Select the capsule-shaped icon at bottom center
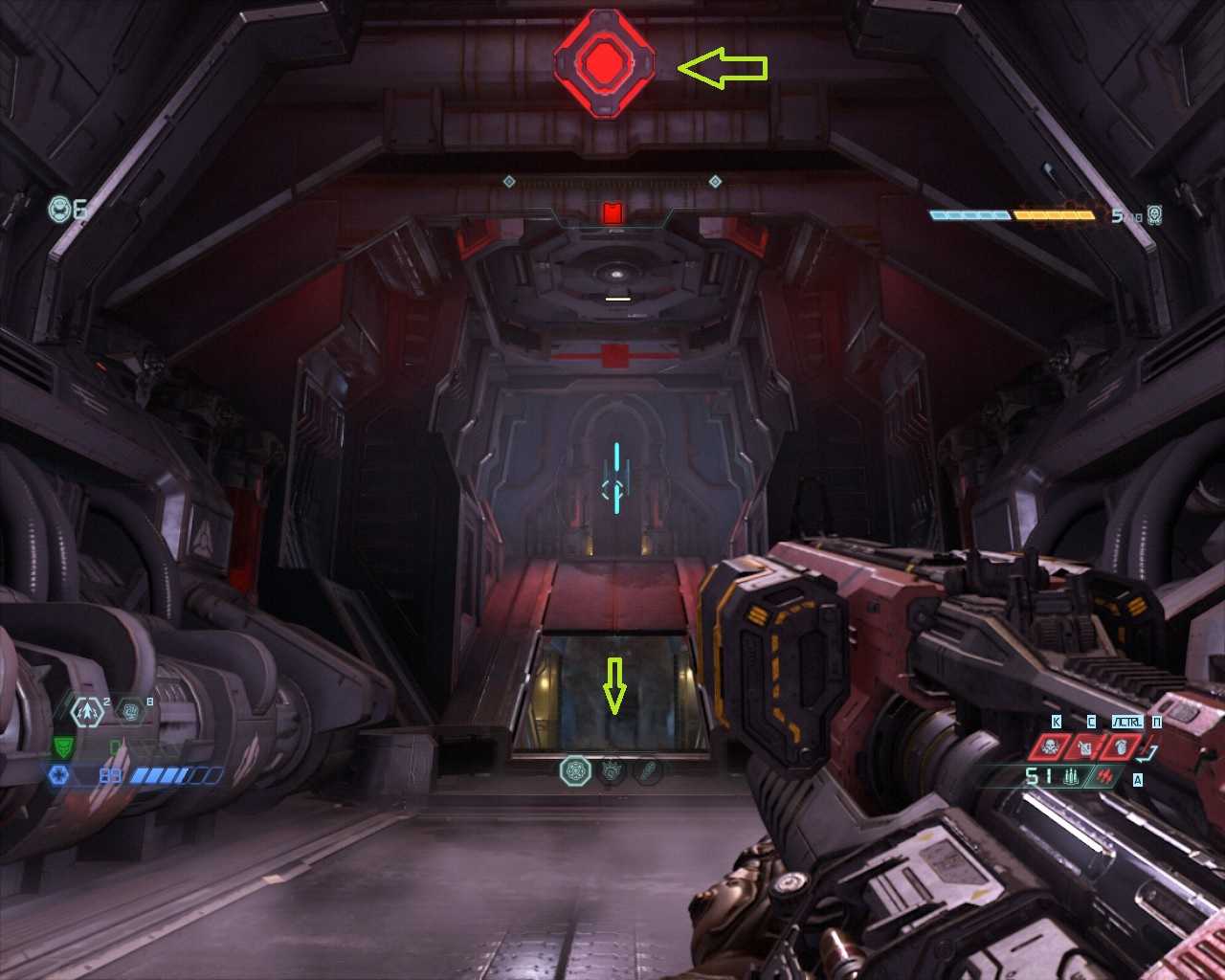 [649, 770]
